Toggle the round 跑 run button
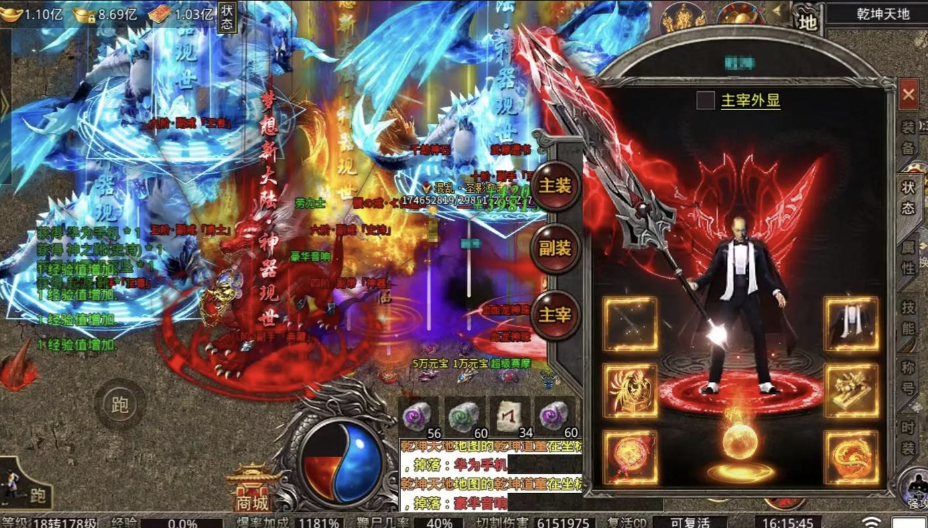Viewport: 928px width, 528px height. click(x=121, y=405)
